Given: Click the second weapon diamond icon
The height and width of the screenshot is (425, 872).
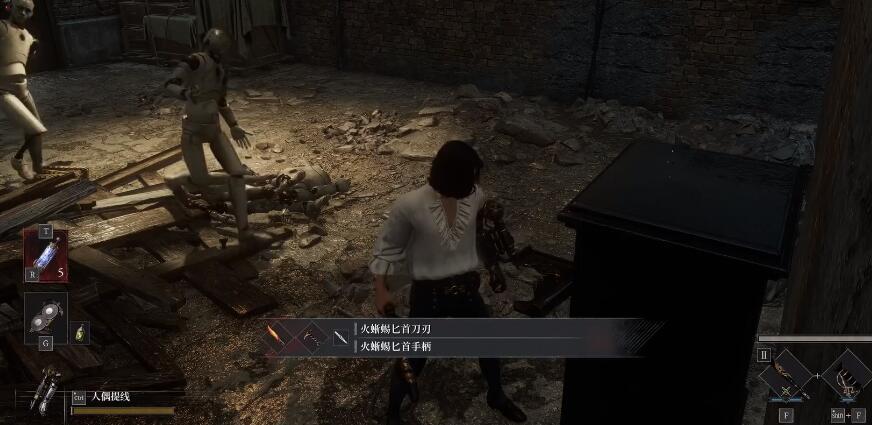Looking at the screenshot, I should click(x=313, y=337).
